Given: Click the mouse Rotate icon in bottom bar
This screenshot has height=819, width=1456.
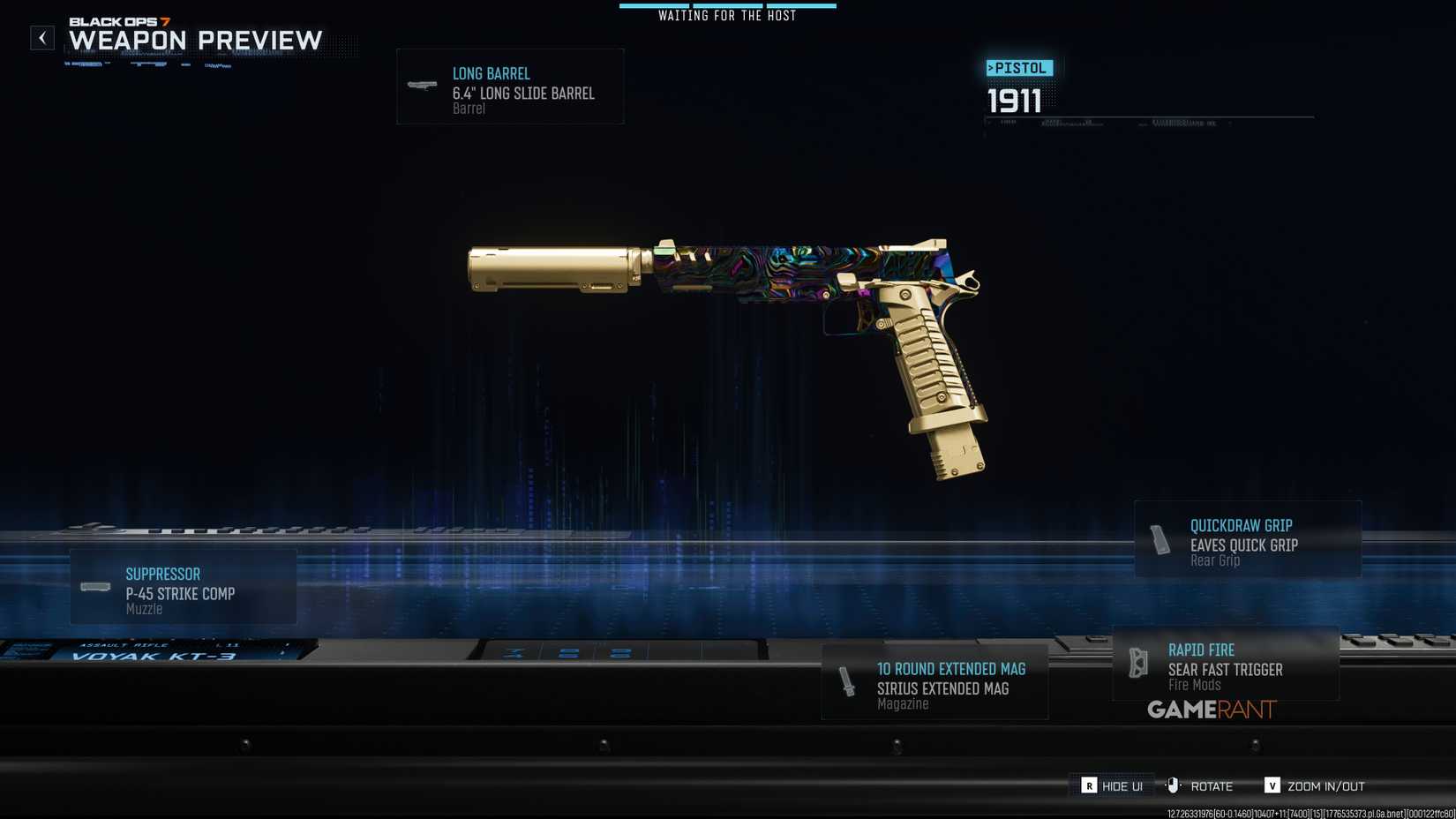Looking at the screenshot, I should pyautogui.click(x=1173, y=785).
